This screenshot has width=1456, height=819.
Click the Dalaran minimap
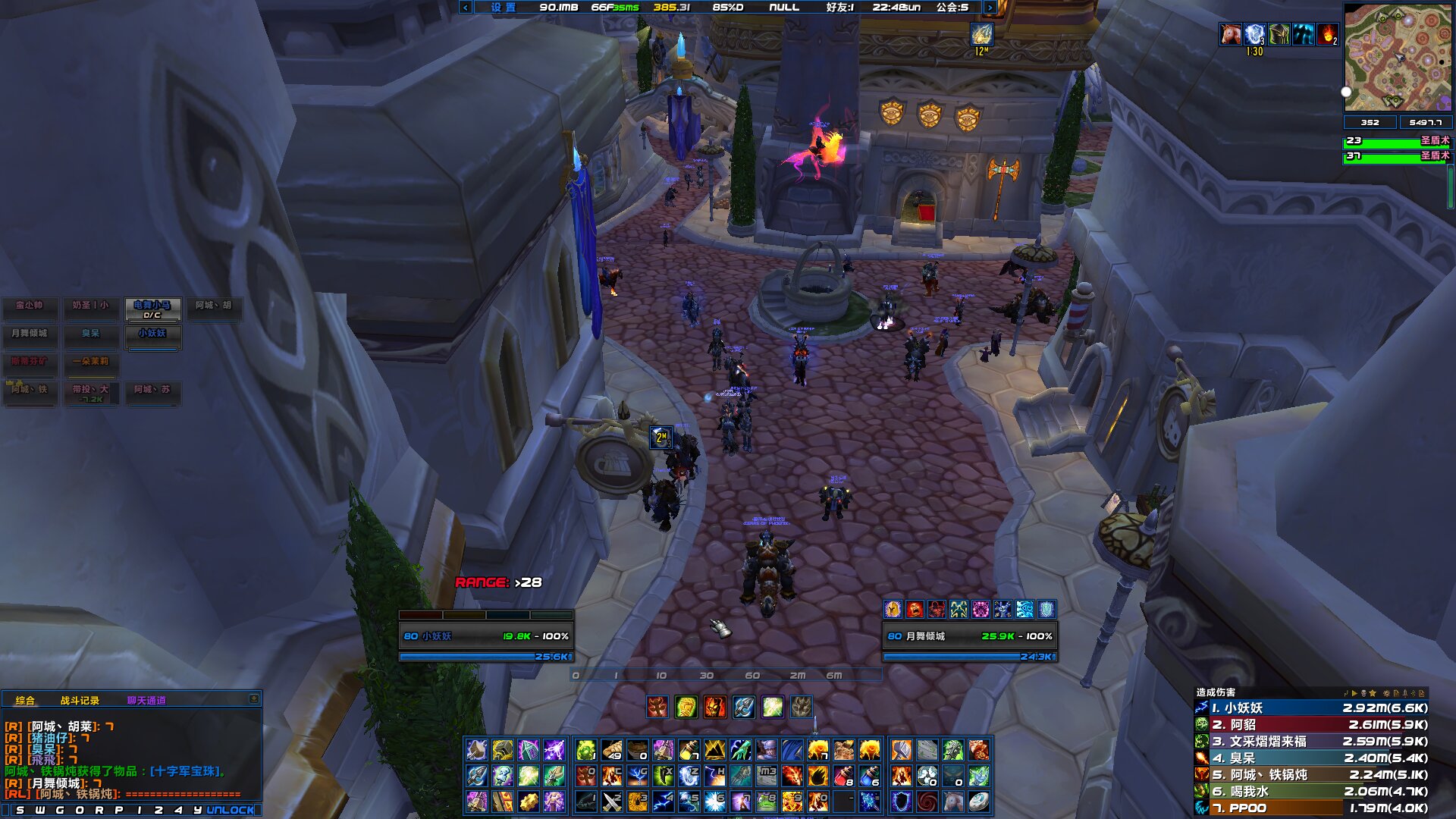(x=1397, y=57)
